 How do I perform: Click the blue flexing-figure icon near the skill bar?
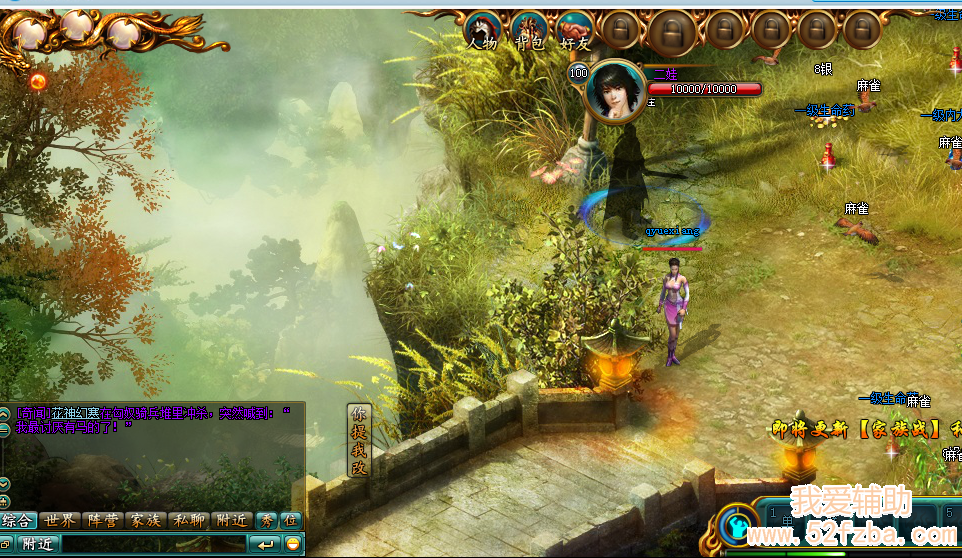click(x=737, y=524)
